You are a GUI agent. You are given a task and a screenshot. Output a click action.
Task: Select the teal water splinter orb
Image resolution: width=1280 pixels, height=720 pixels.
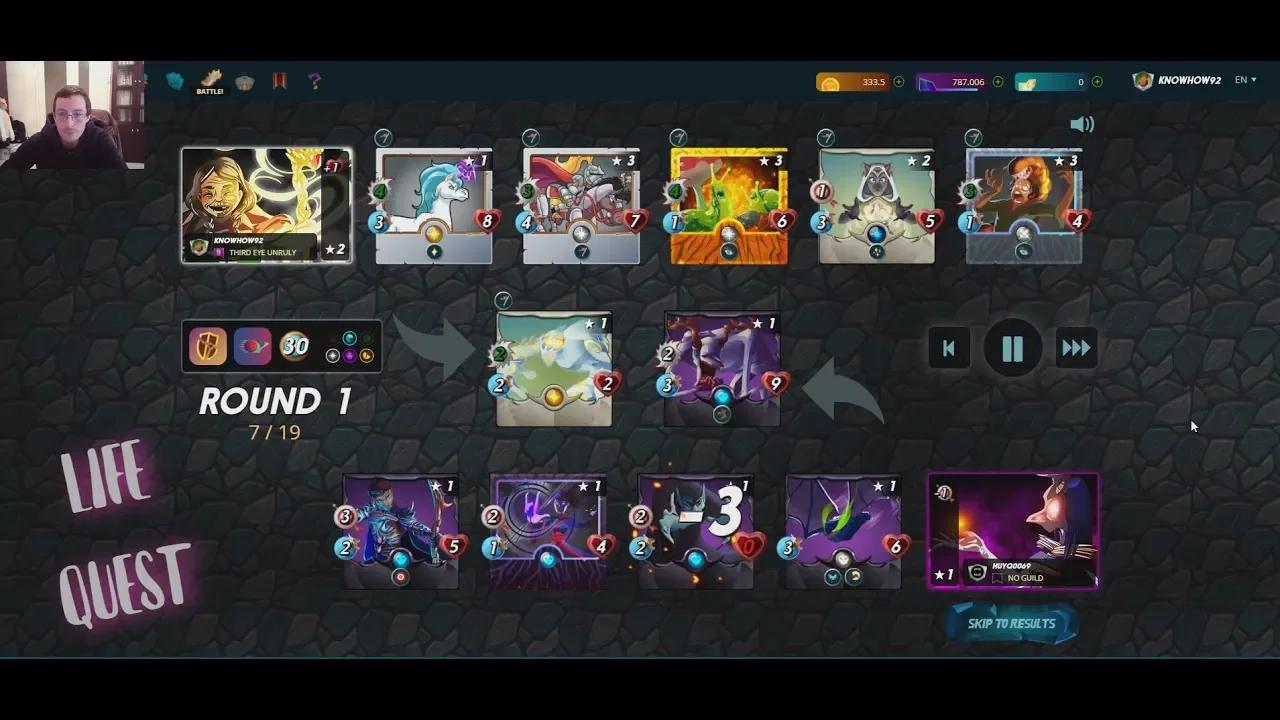click(350, 338)
